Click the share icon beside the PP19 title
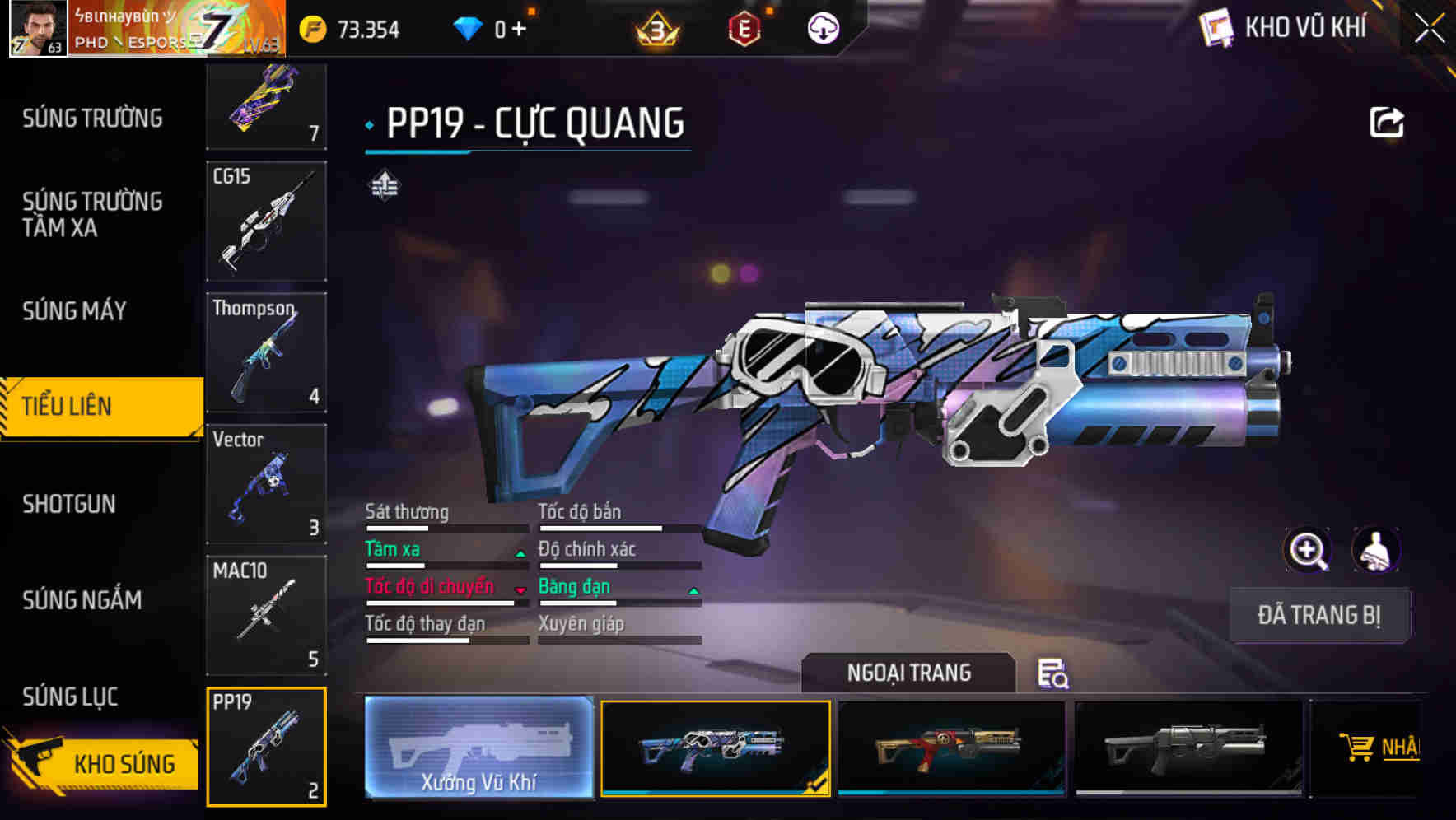The width and height of the screenshot is (1456, 820). 1388,121
